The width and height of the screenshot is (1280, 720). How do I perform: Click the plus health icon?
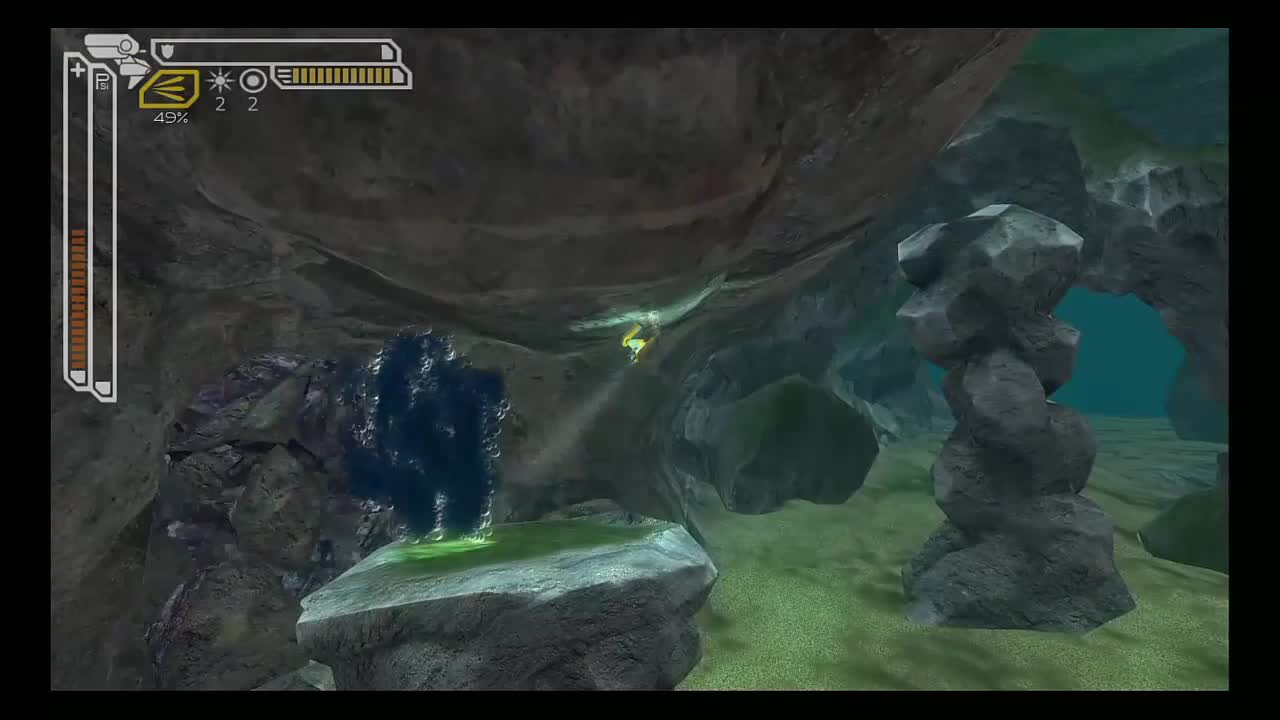(77, 68)
